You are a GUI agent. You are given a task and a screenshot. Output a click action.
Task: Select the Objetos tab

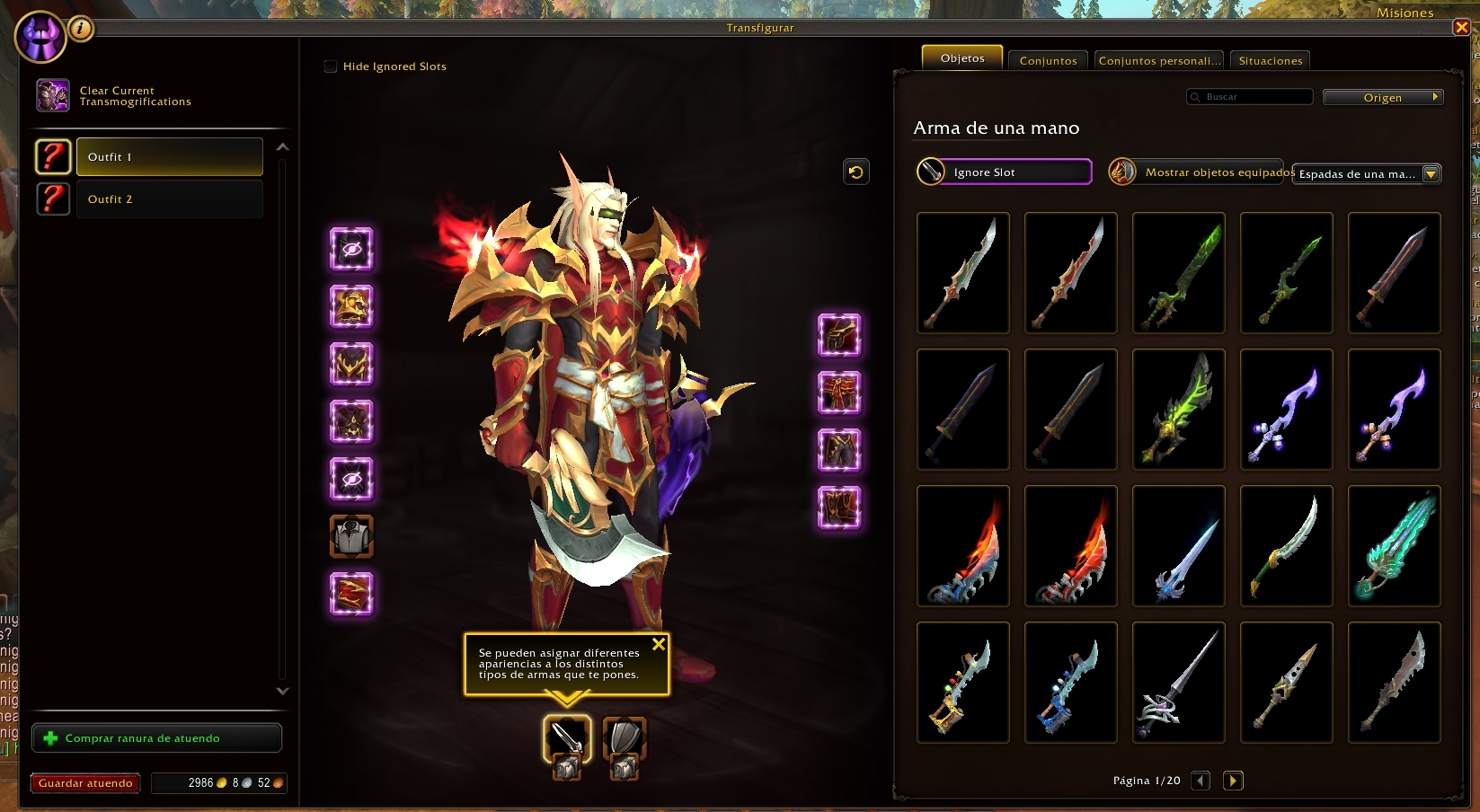pos(962,58)
